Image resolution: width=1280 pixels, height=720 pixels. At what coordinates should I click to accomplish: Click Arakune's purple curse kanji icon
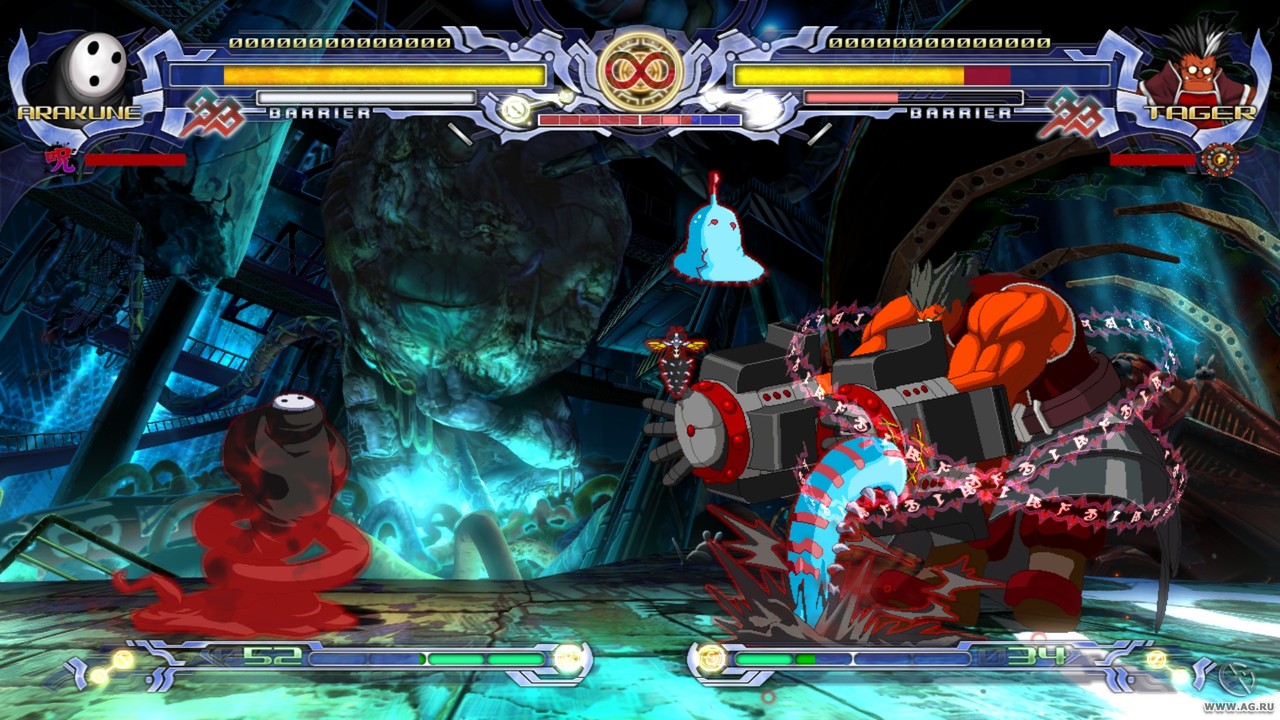[x=61, y=159]
